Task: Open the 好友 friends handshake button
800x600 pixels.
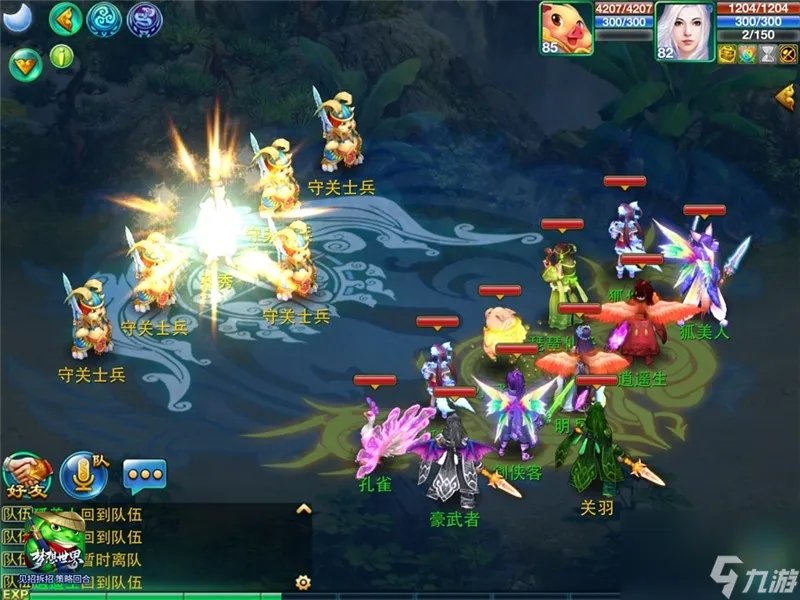Action: coord(27,474)
